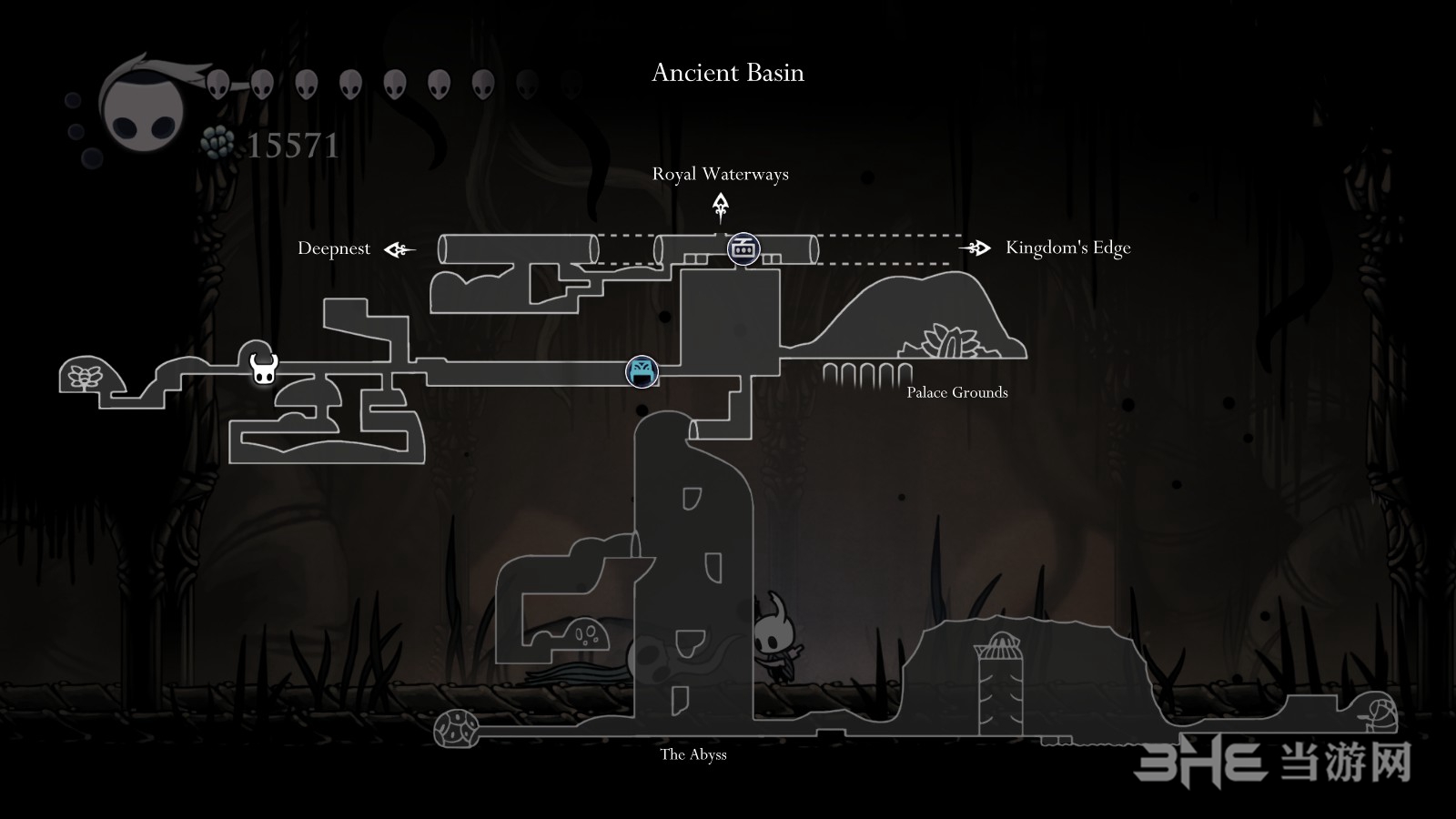This screenshot has height=819, width=1456.
Task: Click the round cracked egg map icon
Action: (x=456, y=729)
